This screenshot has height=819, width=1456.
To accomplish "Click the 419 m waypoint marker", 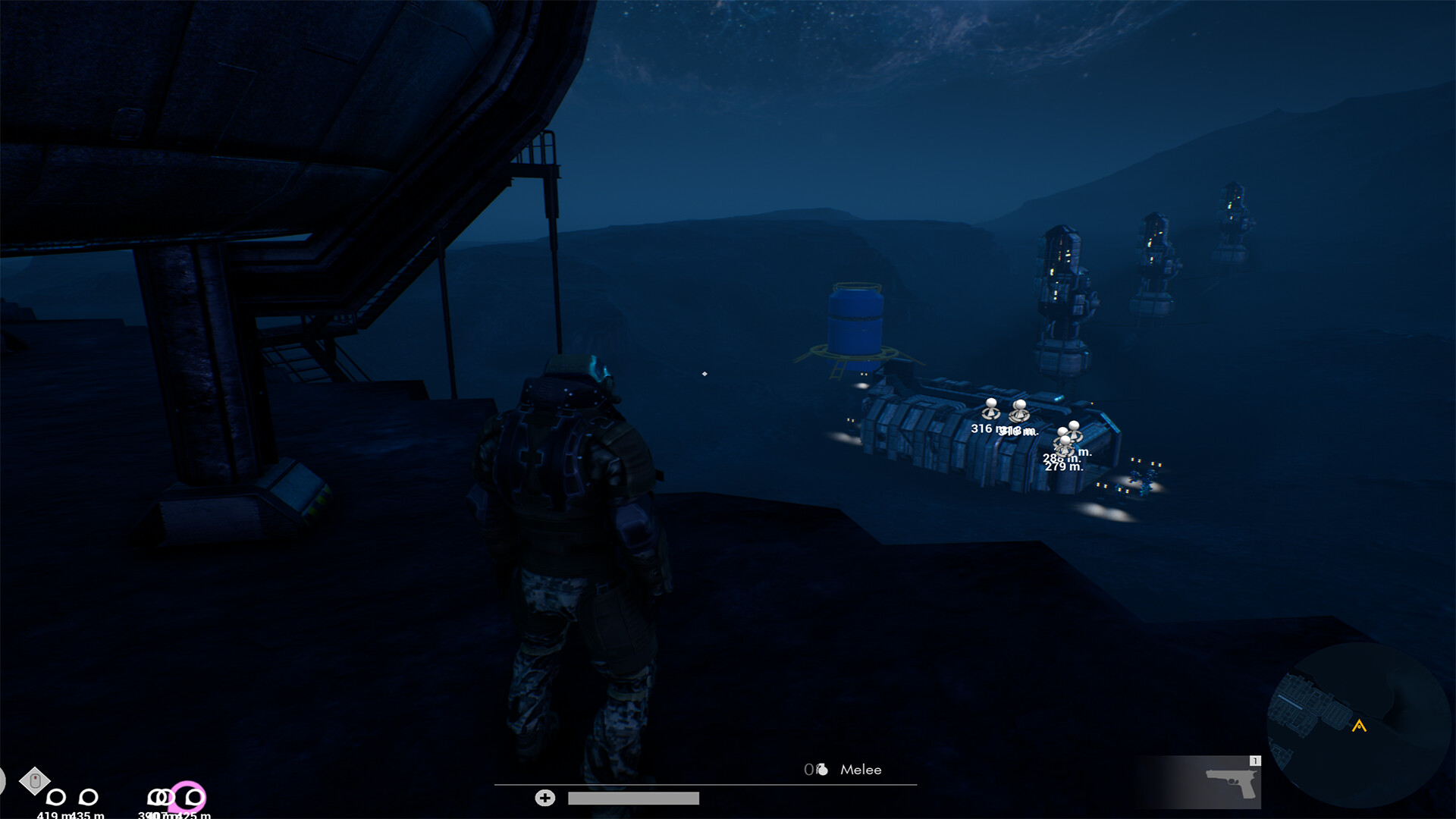I will click(x=55, y=797).
